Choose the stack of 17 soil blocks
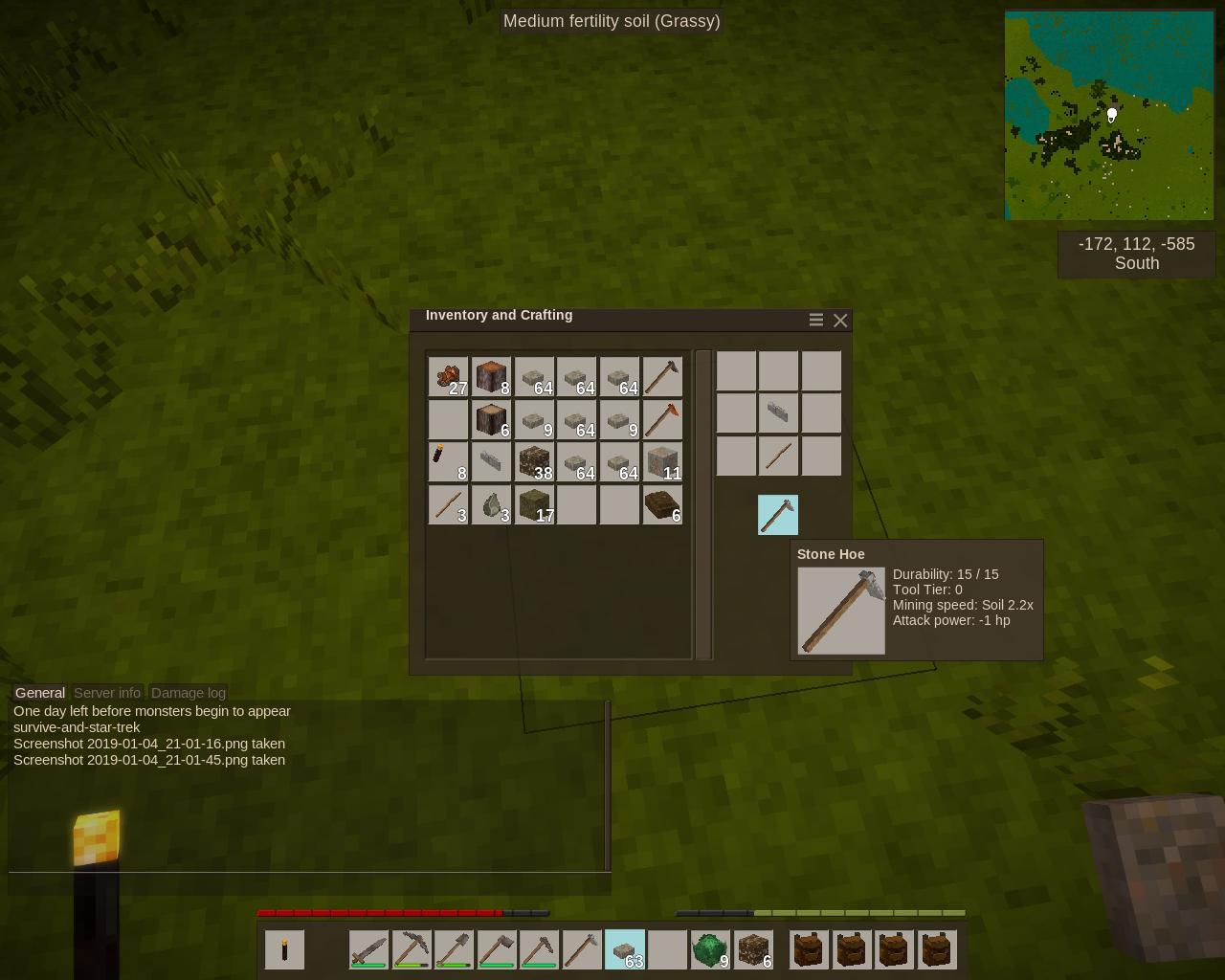The height and width of the screenshot is (980, 1225). 534,504
